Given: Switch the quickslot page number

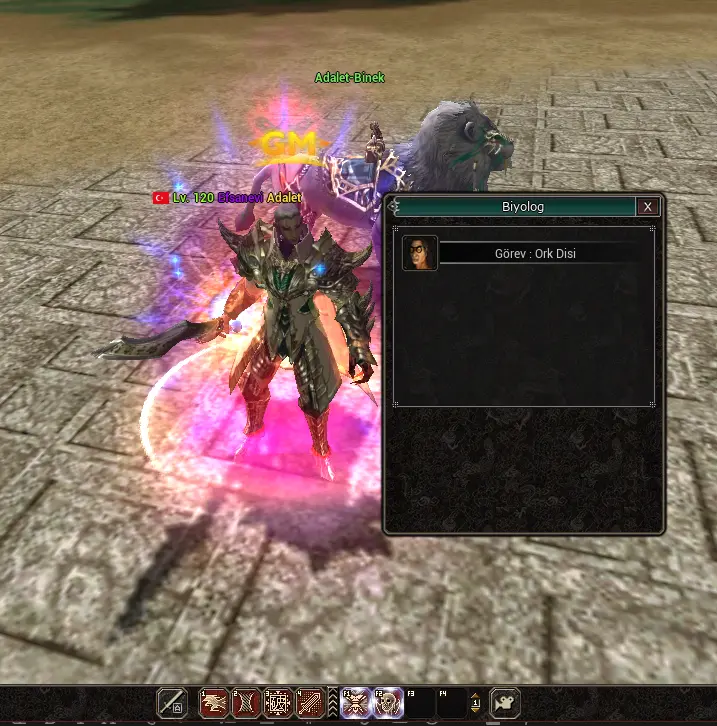Looking at the screenshot, I should pyautogui.click(x=476, y=703).
